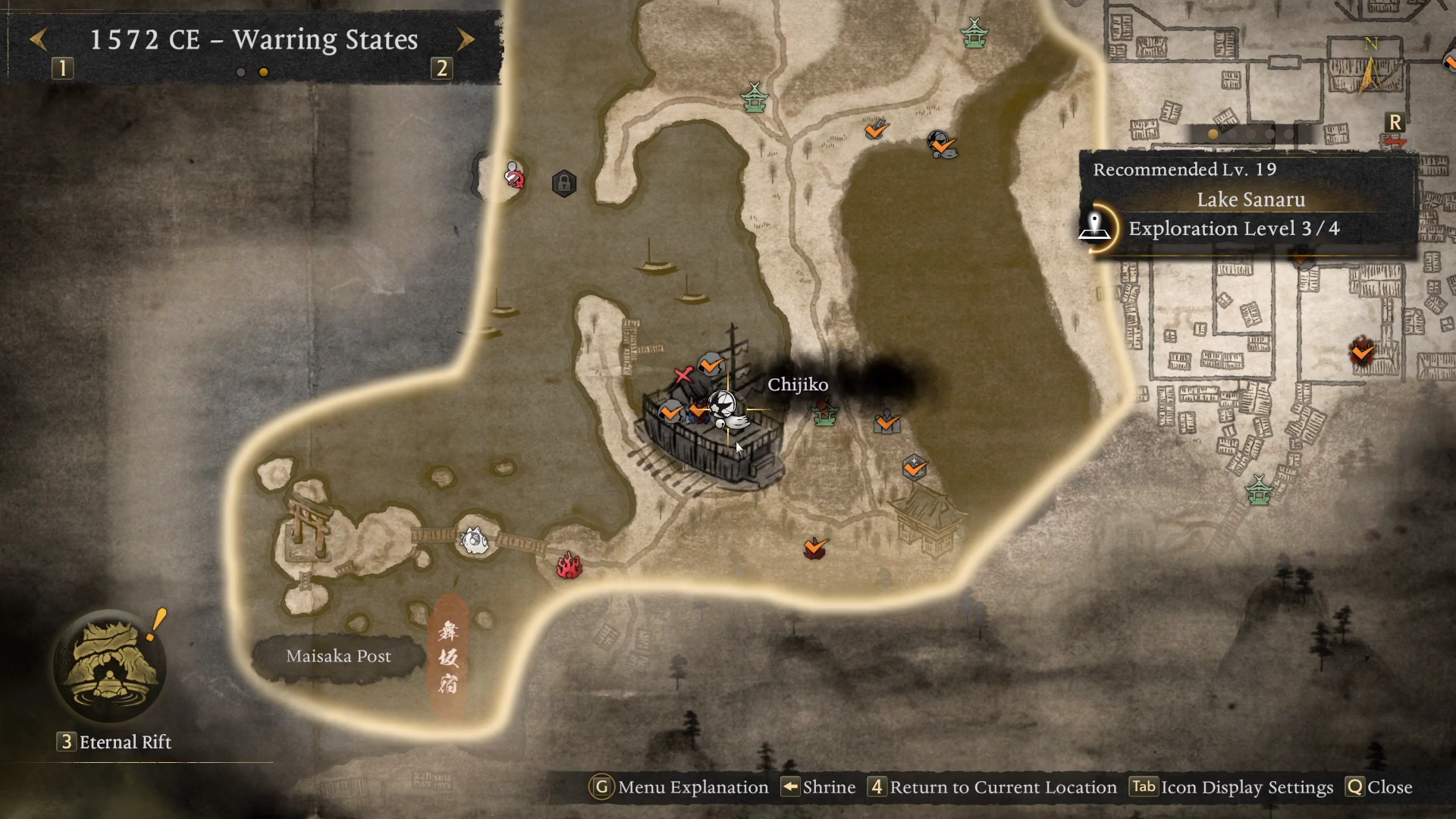
Task: Select the red figure marker on the west edge
Action: click(x=514, y=176)
